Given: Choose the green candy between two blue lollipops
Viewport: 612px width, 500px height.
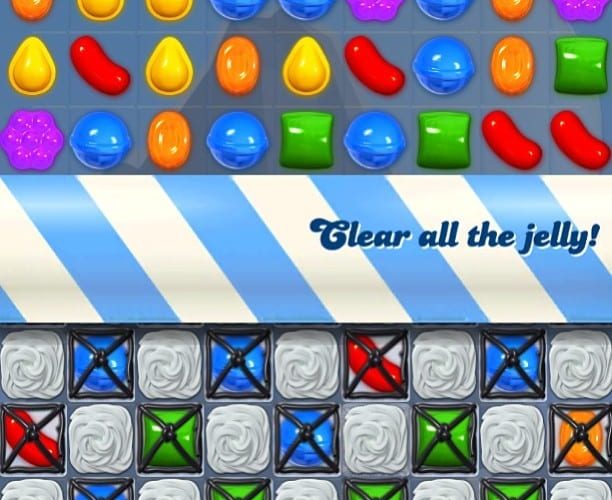Looking at the screenshot, I should [306, 138].
